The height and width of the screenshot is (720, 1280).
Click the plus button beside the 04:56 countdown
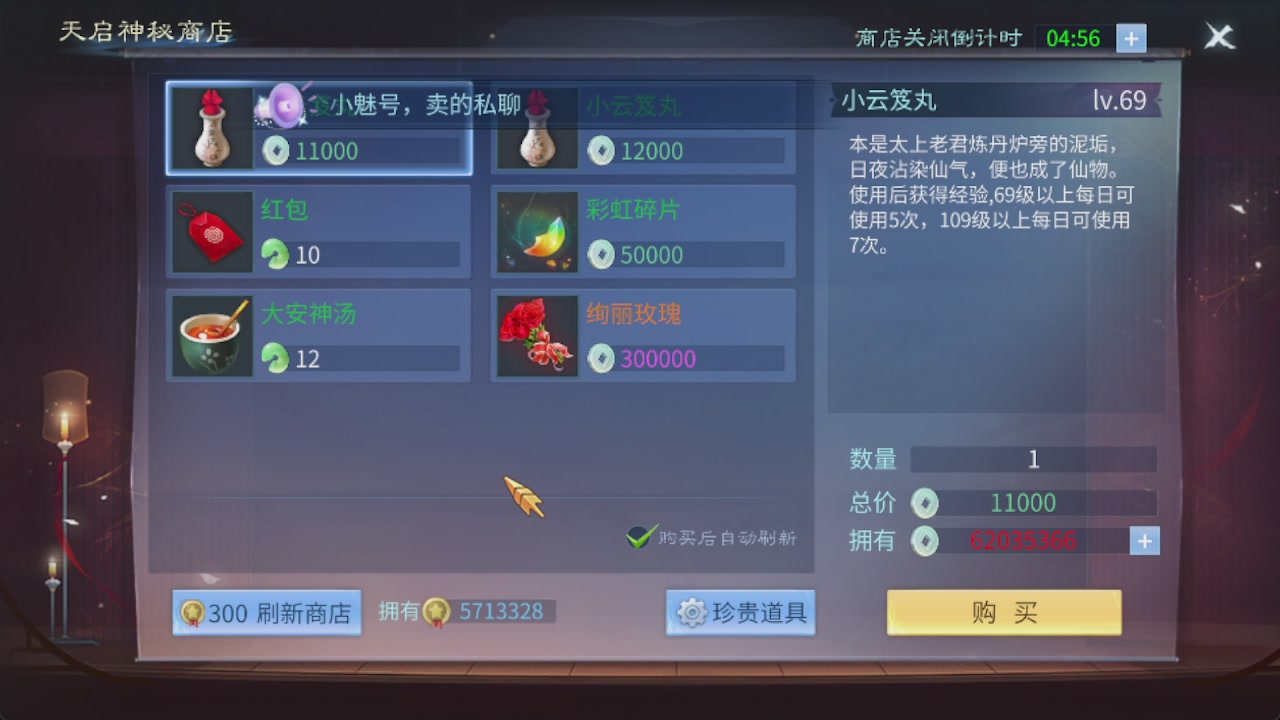pos(1131,38)
